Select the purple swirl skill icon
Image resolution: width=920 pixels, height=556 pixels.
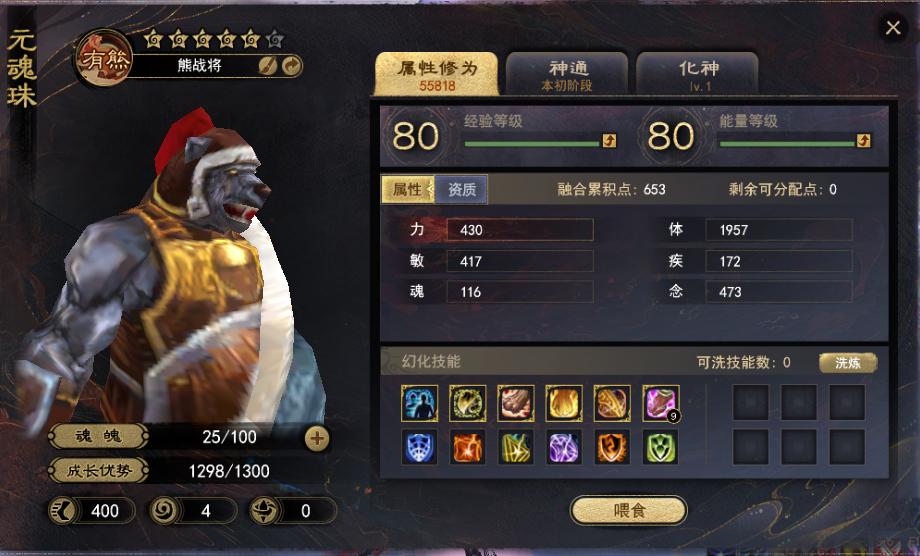(564, 447)
